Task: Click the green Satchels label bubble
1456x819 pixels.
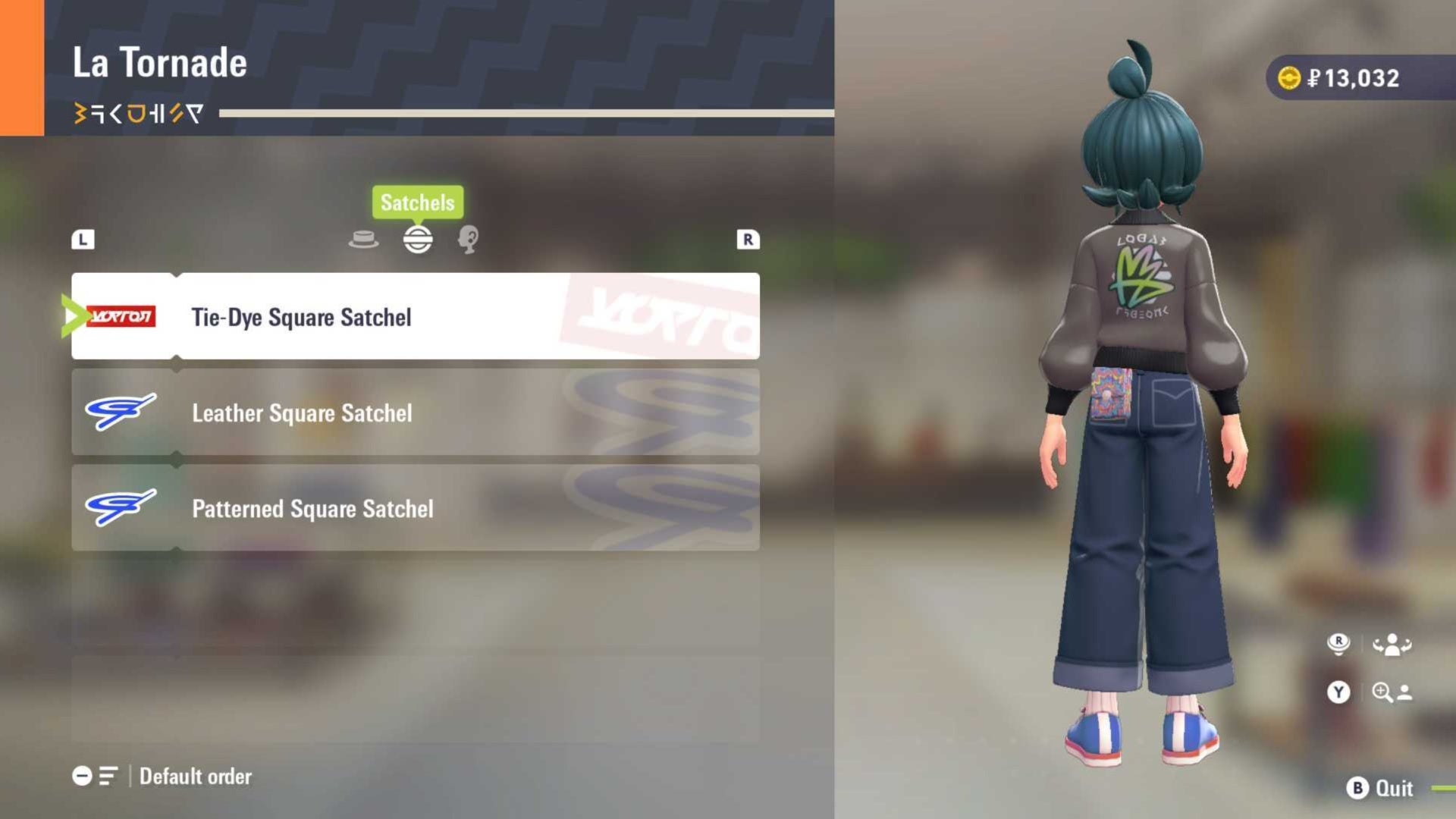Action: [x=418, y=202]
